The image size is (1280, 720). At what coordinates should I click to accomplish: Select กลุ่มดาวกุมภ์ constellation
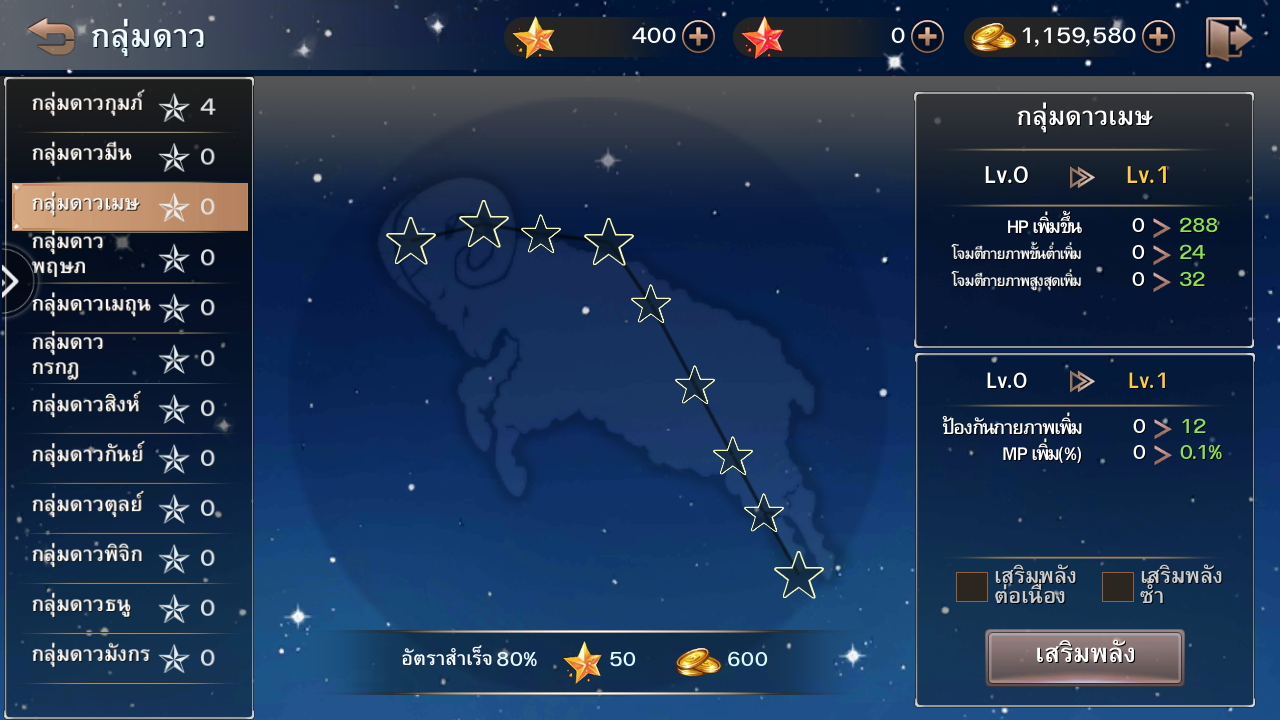point(129,106)
